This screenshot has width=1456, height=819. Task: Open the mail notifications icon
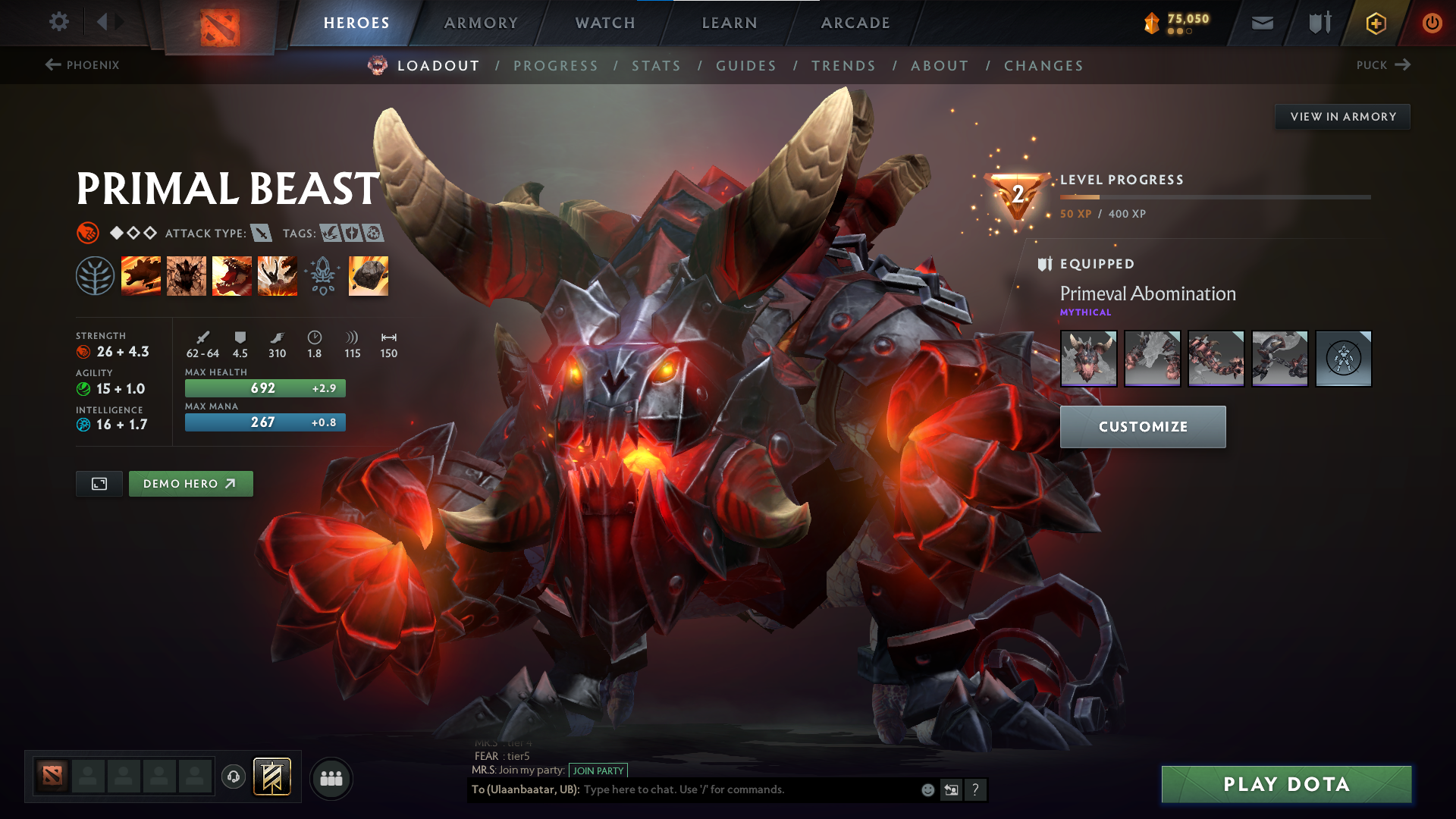(x=1261, y=23)
